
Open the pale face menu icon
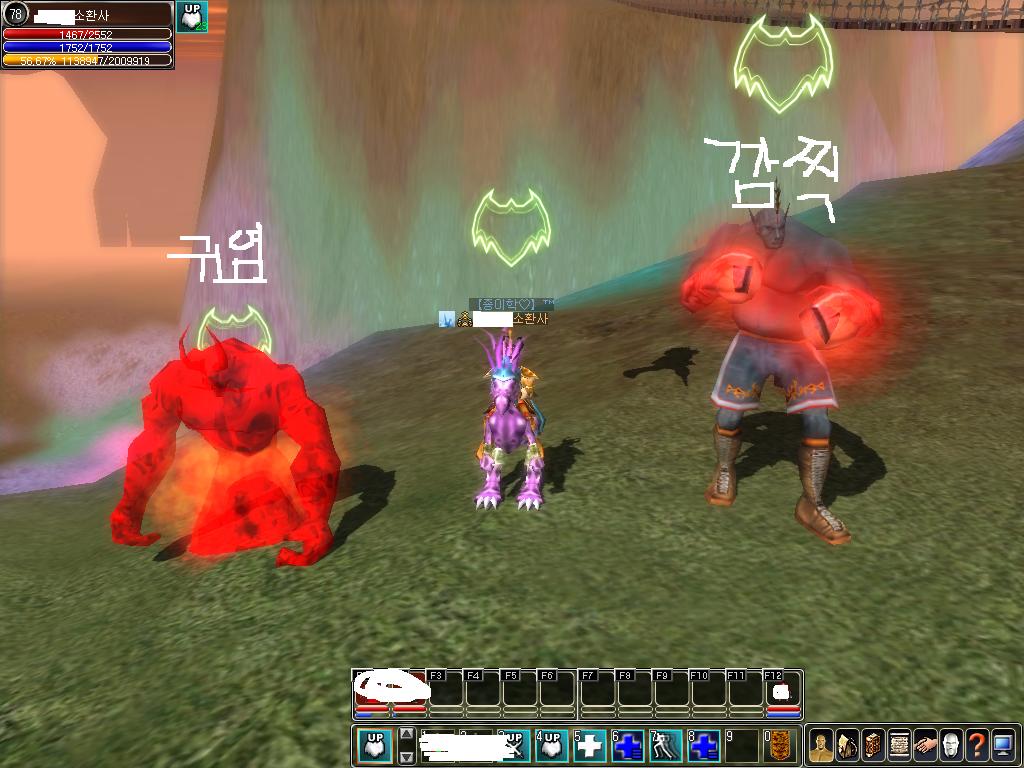click(x=951, y=746)
